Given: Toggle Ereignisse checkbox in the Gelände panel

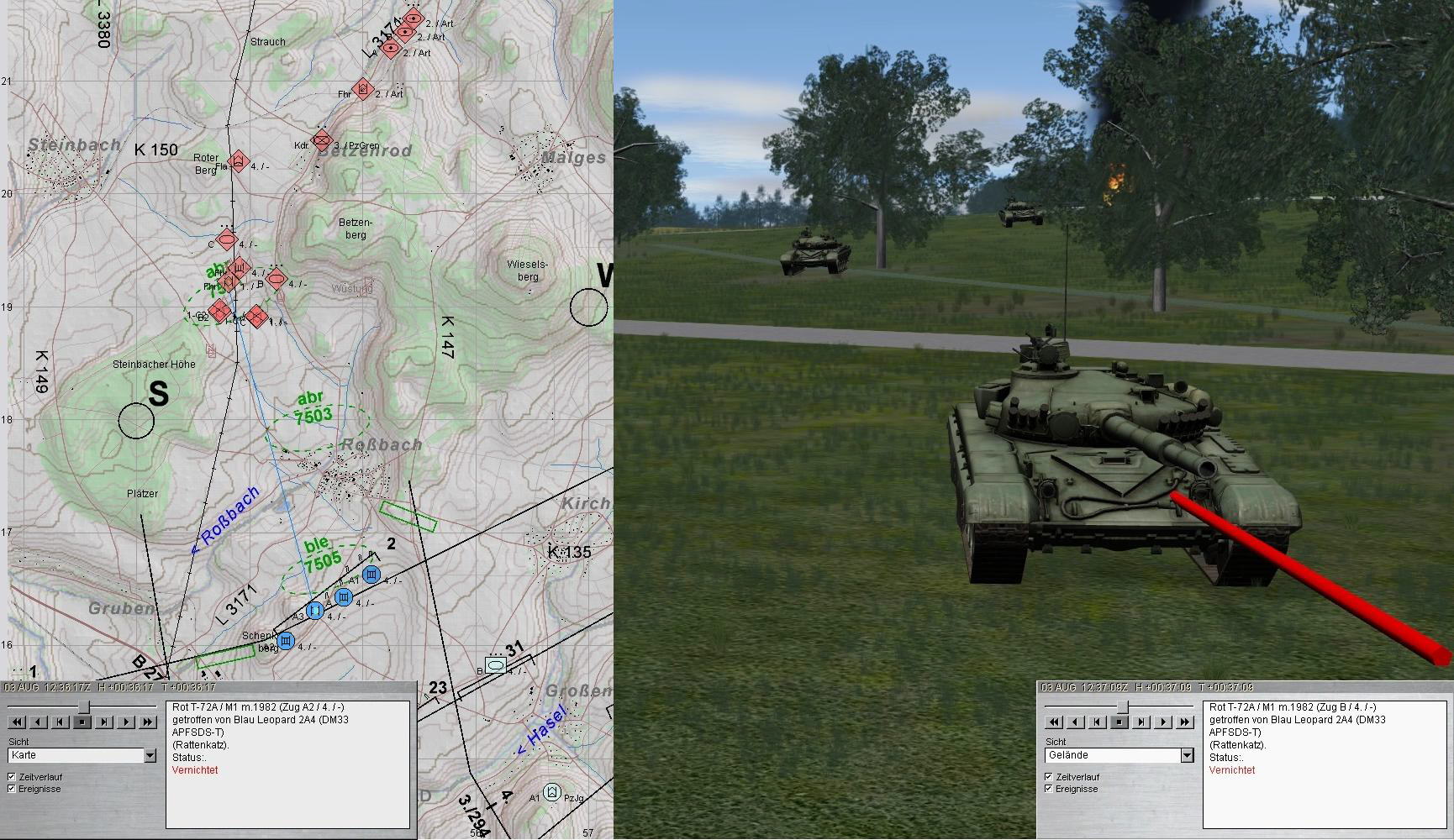Looking at the screenshot, I should click(x=1048, y=789).
